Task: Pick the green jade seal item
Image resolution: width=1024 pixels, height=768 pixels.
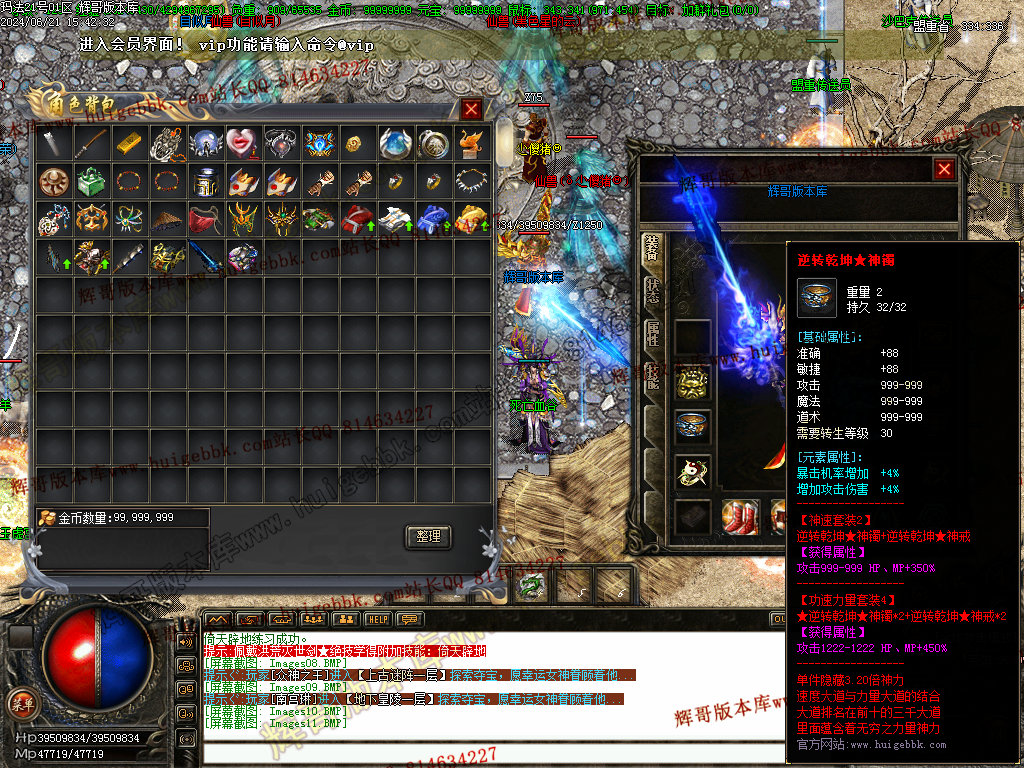Action: point(91,182)
